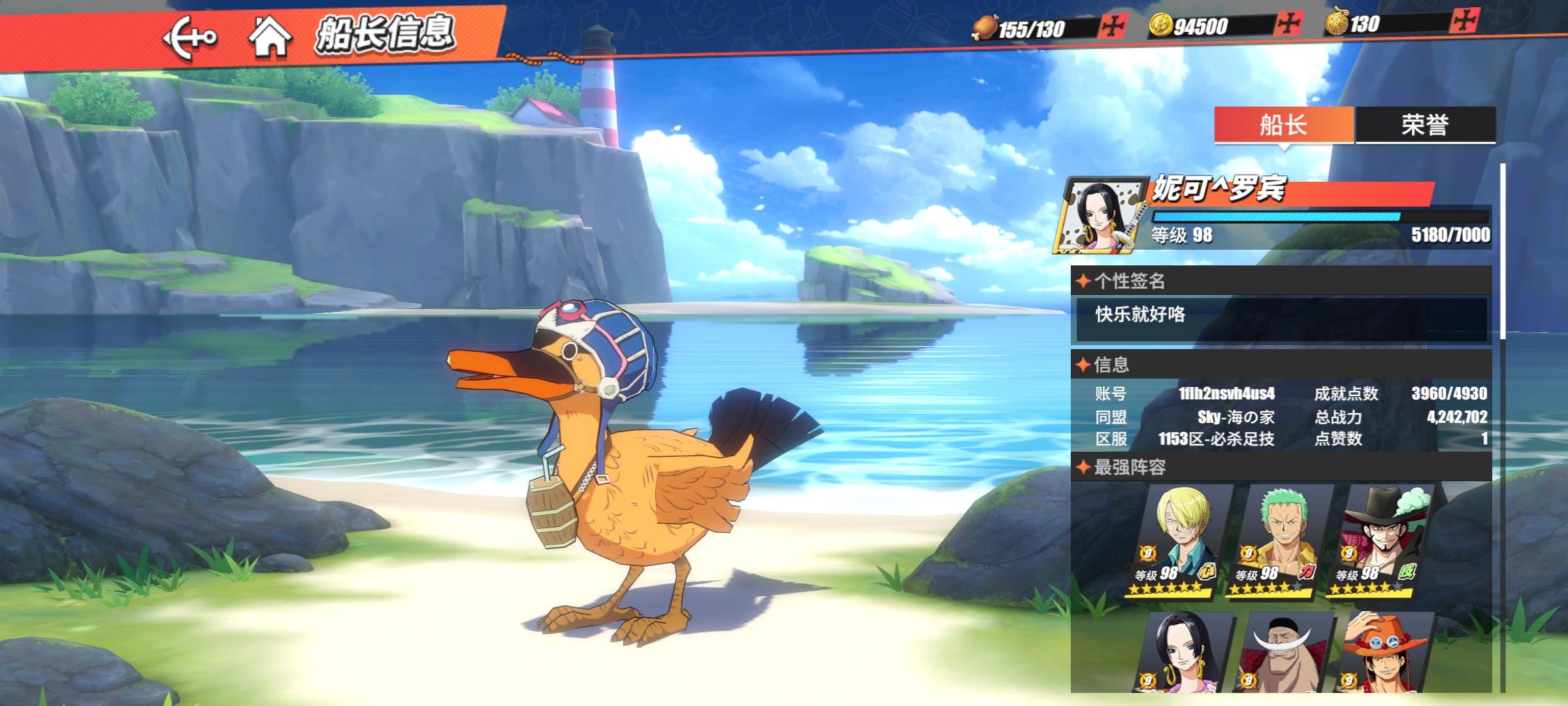
Task: Open the captain avatar portrait
Action: click(1102, 214)
